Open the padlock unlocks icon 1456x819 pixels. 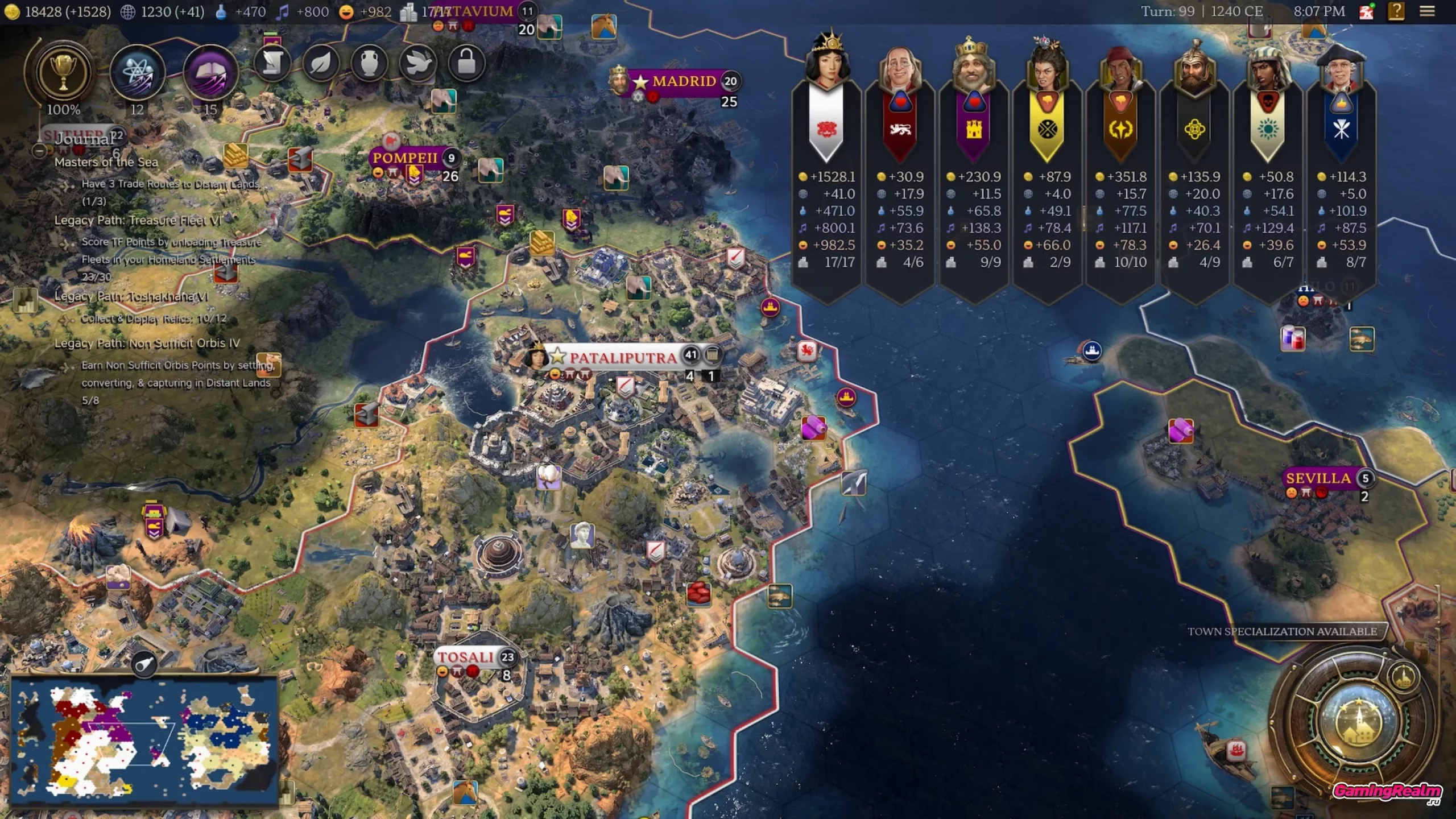pyautogui.click(x=466, y=63)
